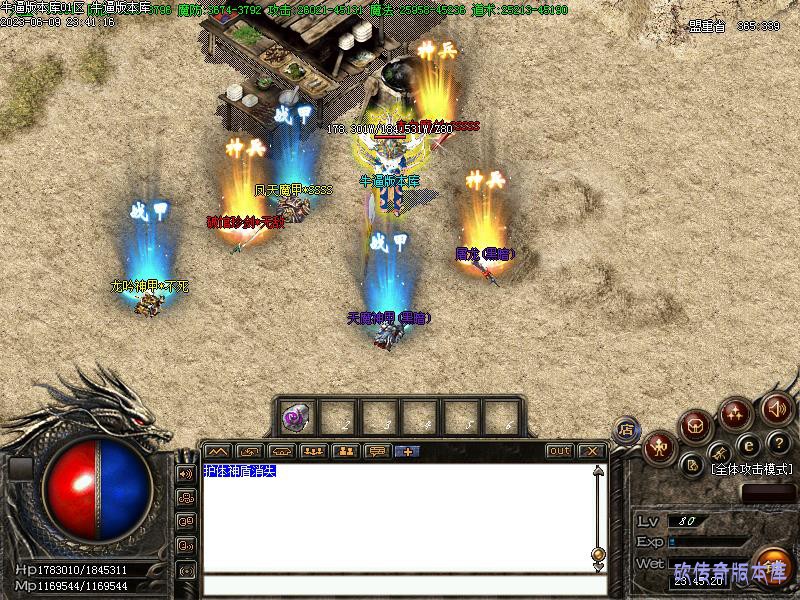Open the shop with the 店 button
Screen dimensions: 800x600
627,430
